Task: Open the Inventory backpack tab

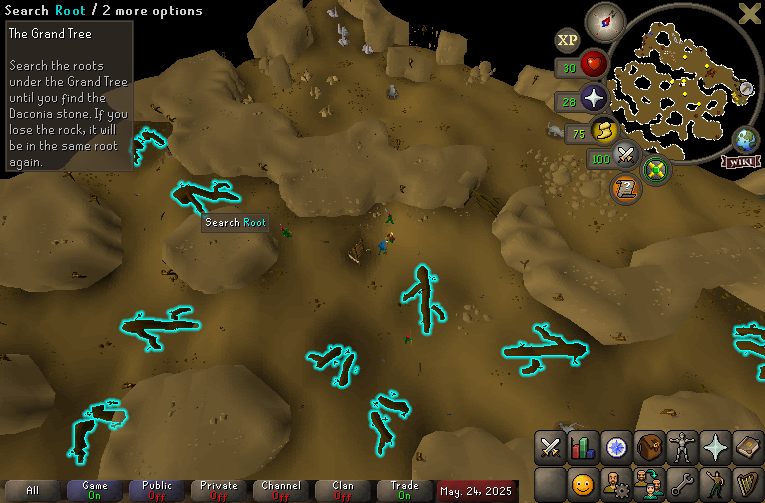Action: (650, 447)
